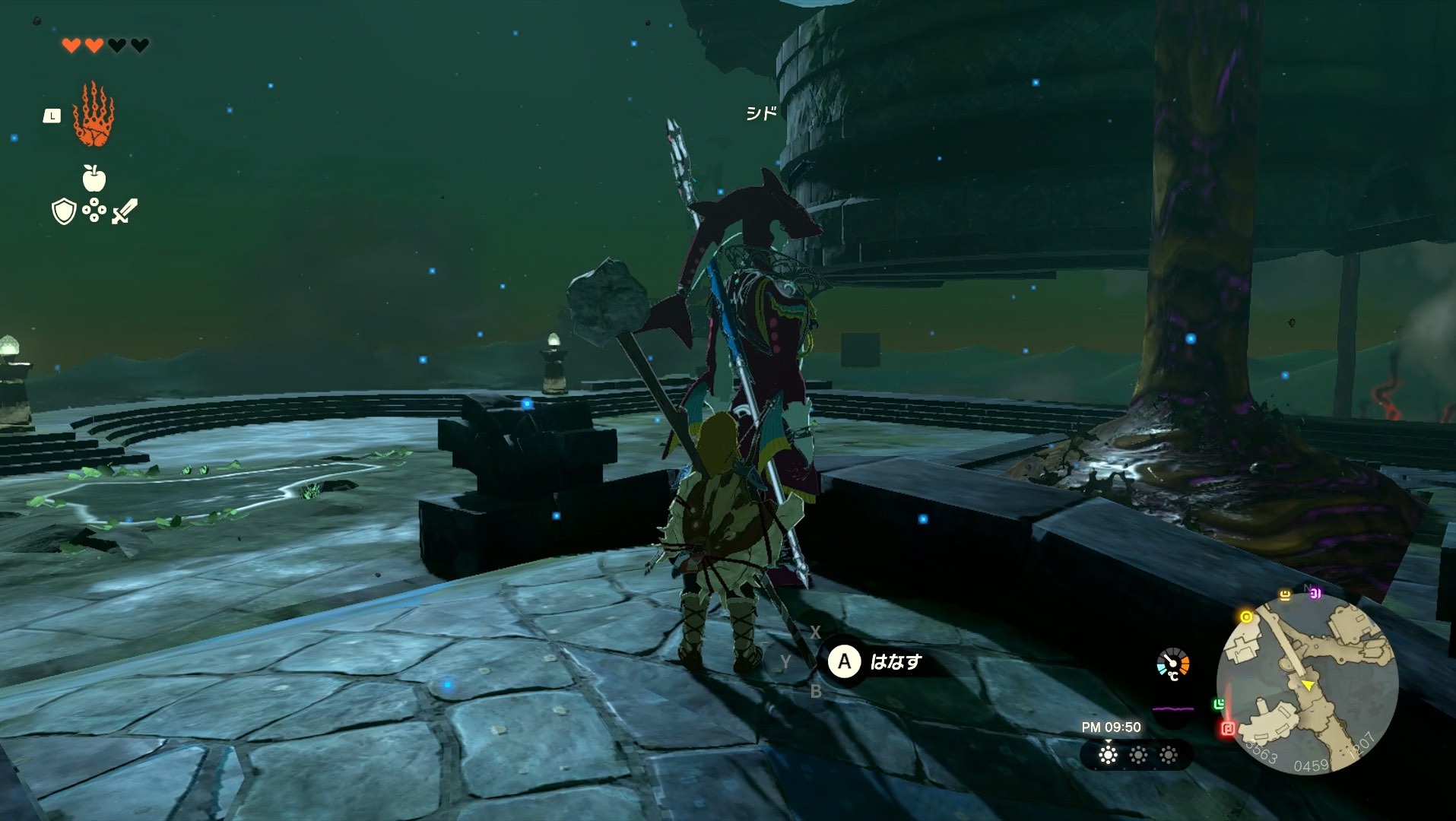Select the purple minimap marker
Viewport: 1456px width, 821px height.
coord(1315,594)
